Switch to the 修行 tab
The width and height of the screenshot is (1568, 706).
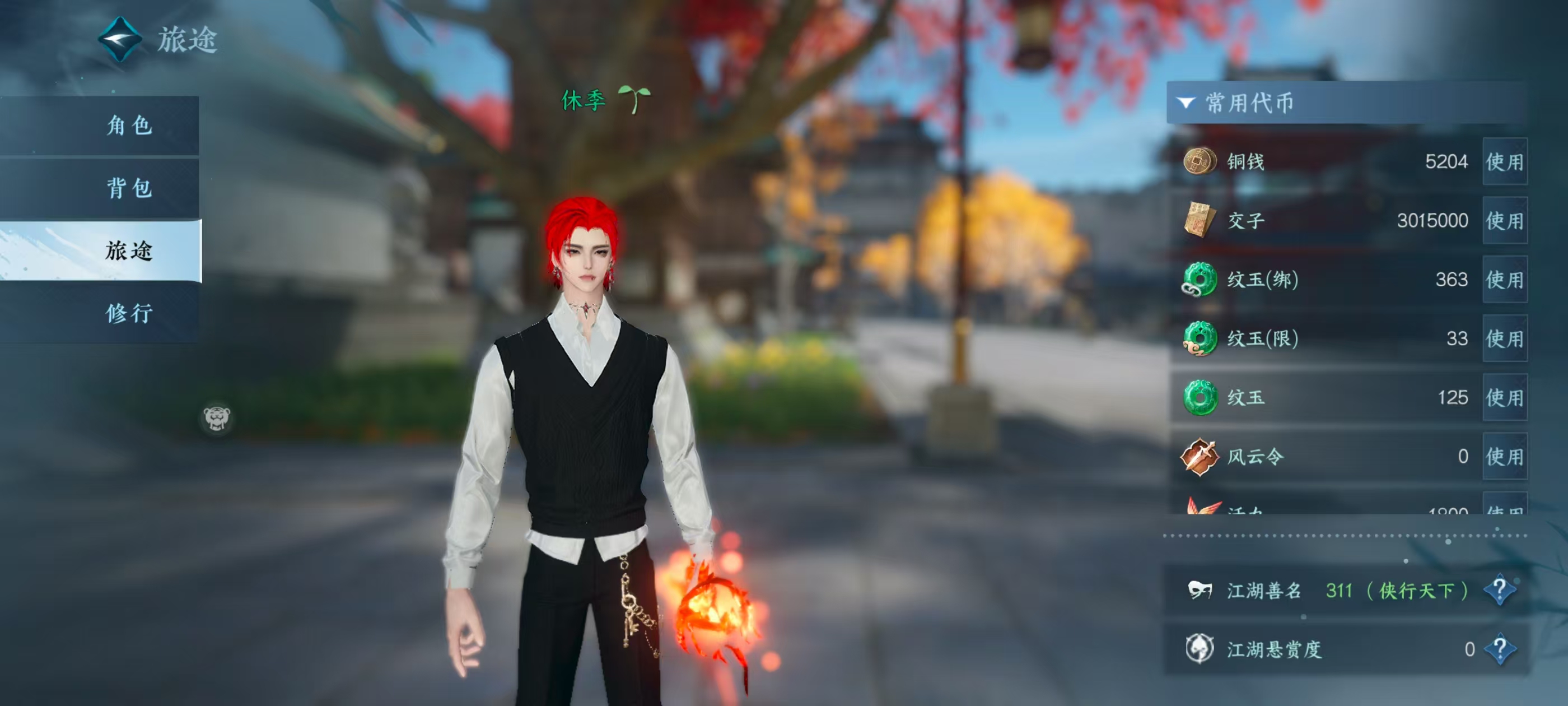tap(129, 314)
